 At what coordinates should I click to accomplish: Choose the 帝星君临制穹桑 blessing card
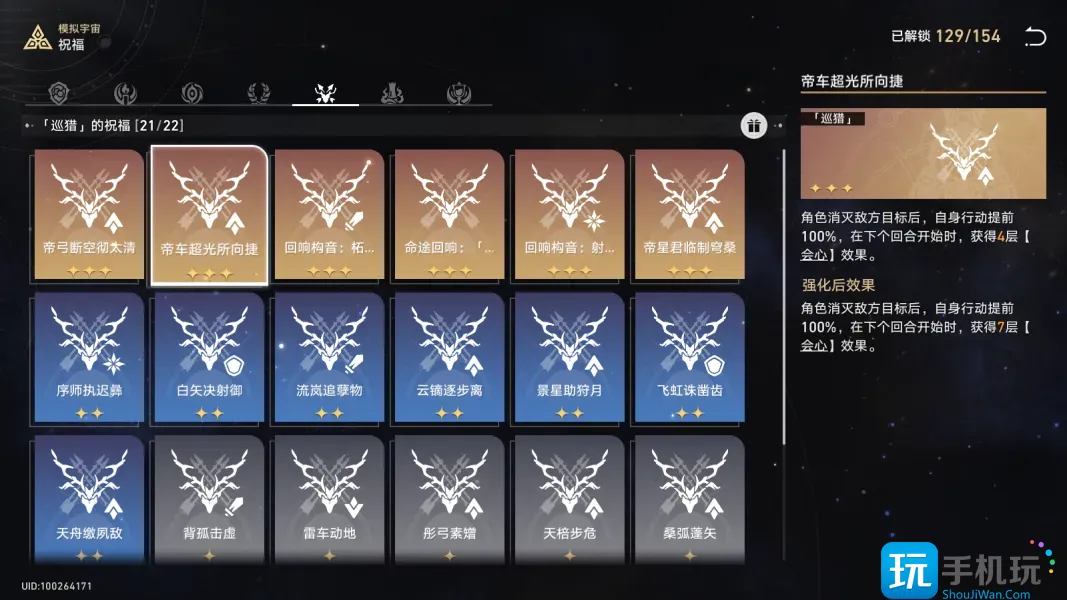coord(689,215)
